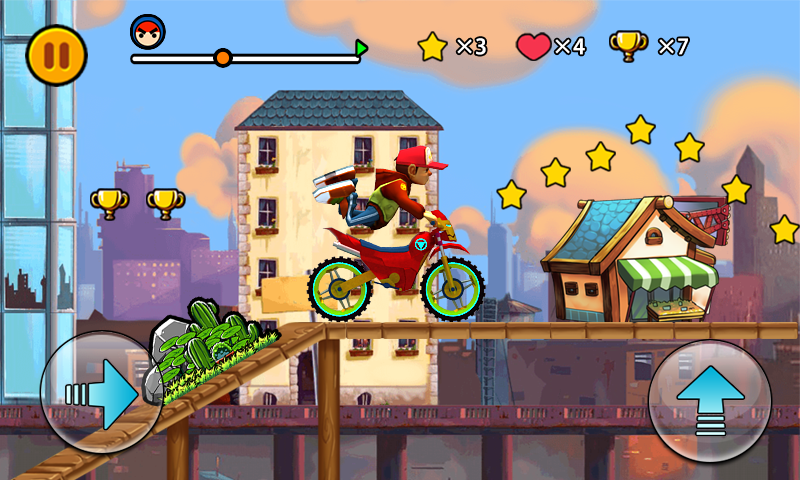Image resolution: width=800 pixels, height=480 pixels.
Task: Pause the game with the orange button
Action: point(56,55)
